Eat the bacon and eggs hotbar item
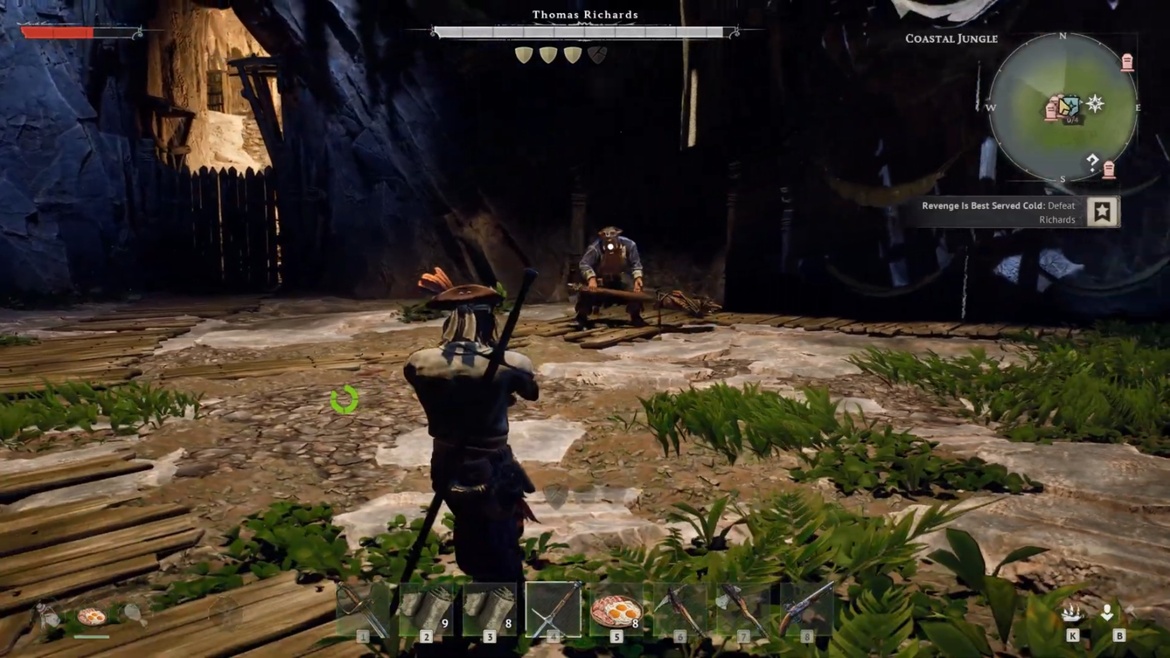The height and width of the screenshot is (658, 1170). tap(616, 609)
